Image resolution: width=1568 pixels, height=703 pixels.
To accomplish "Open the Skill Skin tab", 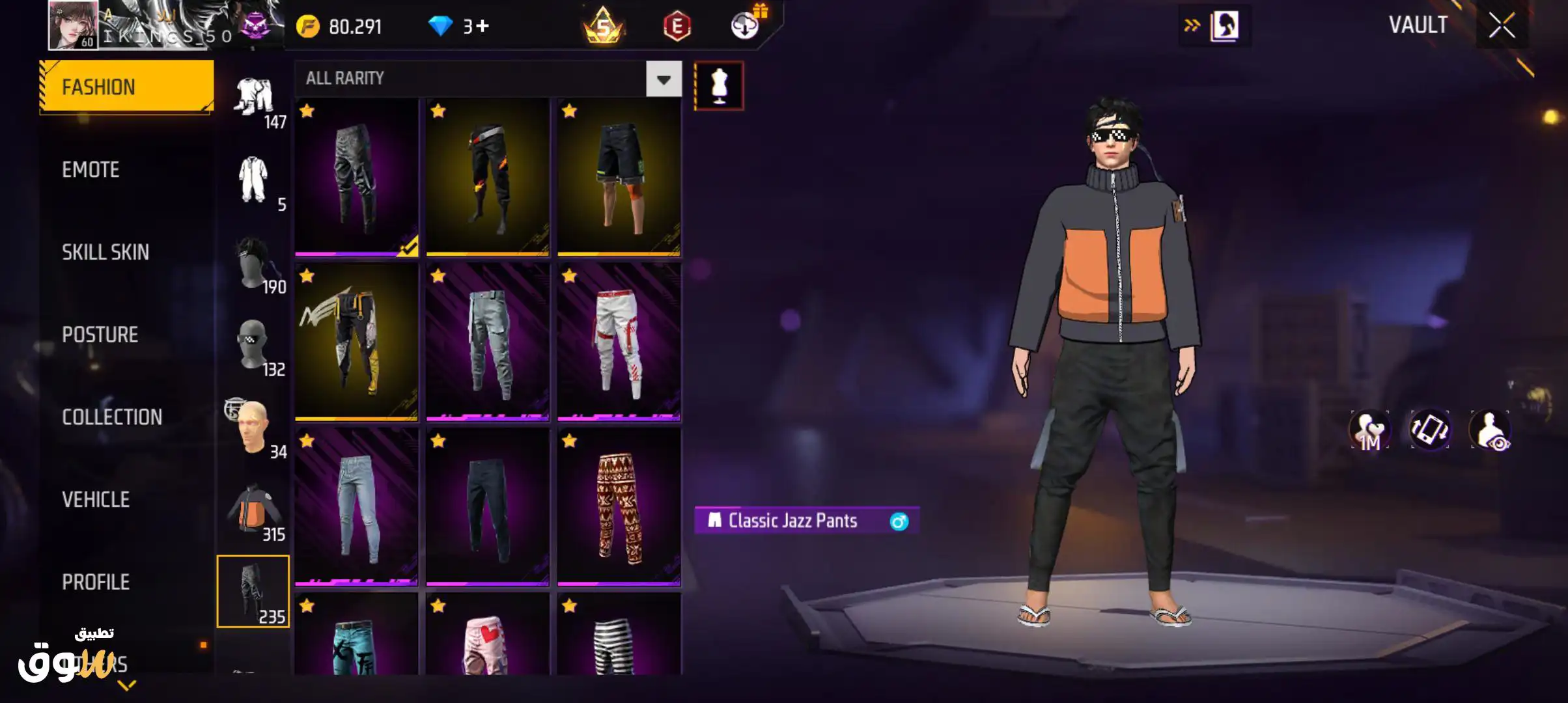I will [x=105, y=253].
